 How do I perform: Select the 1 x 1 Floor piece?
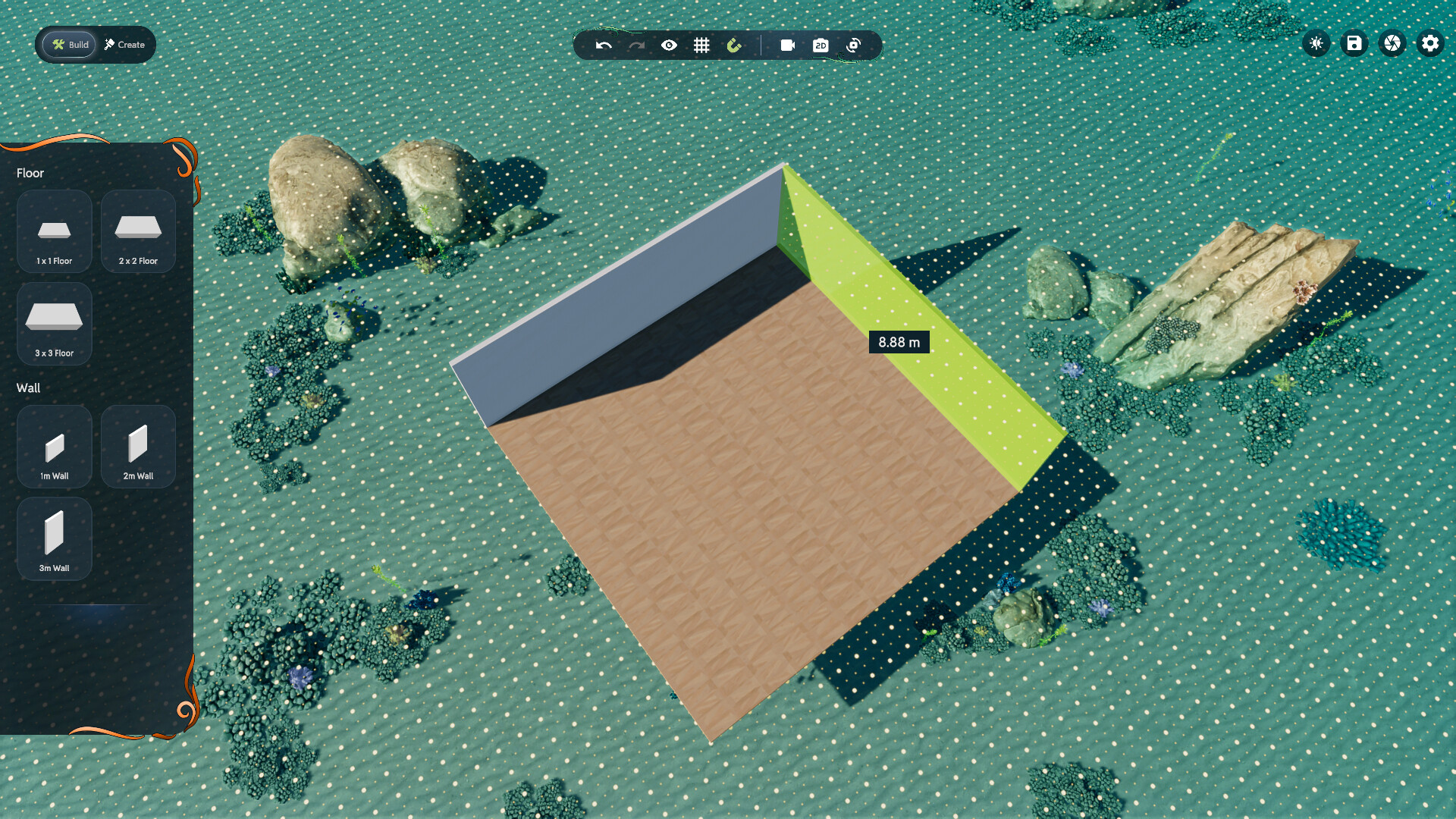[x=54, y=231]
